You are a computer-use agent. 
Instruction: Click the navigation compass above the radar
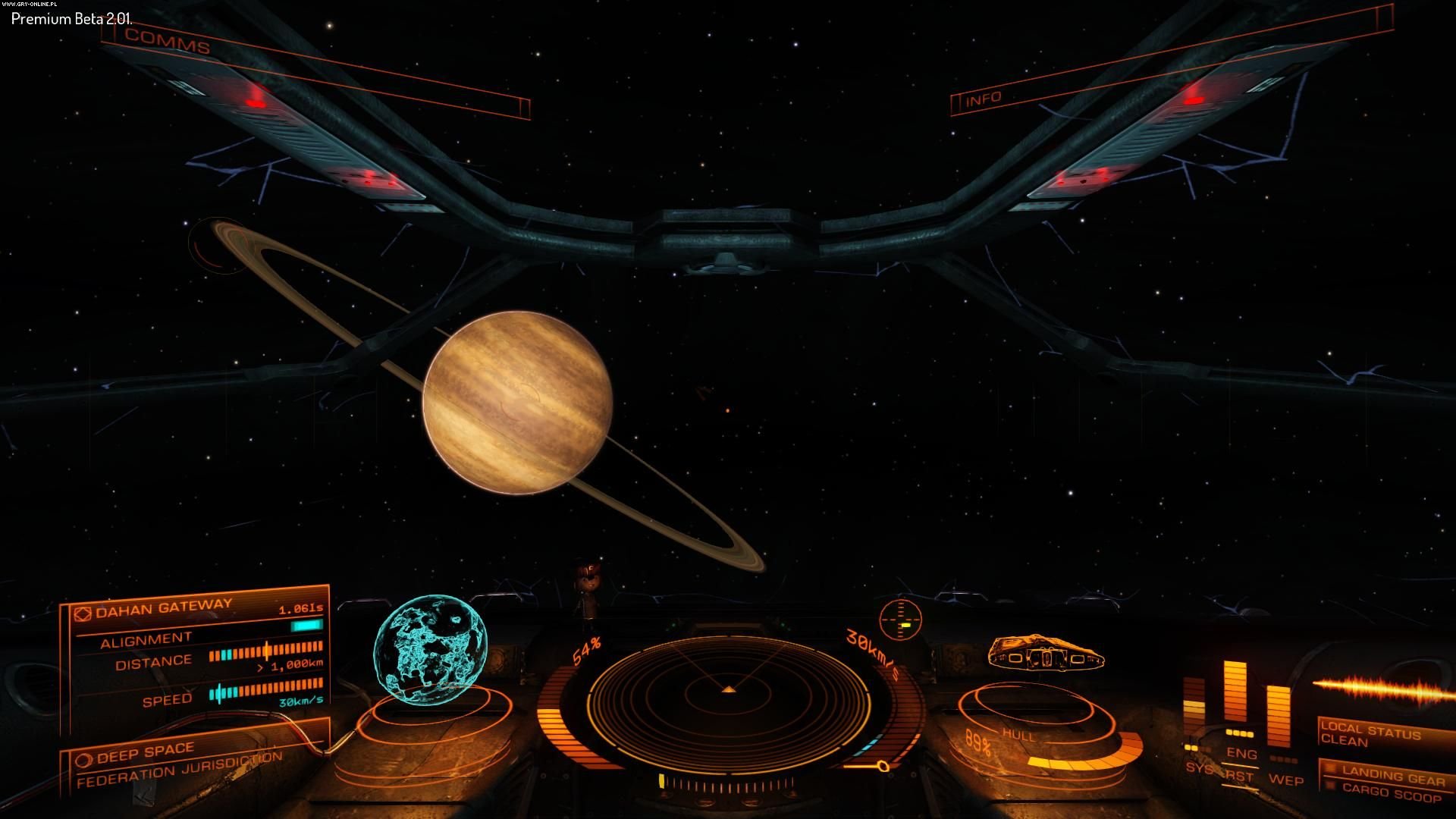pyautogui.click(x=900, y=619)
